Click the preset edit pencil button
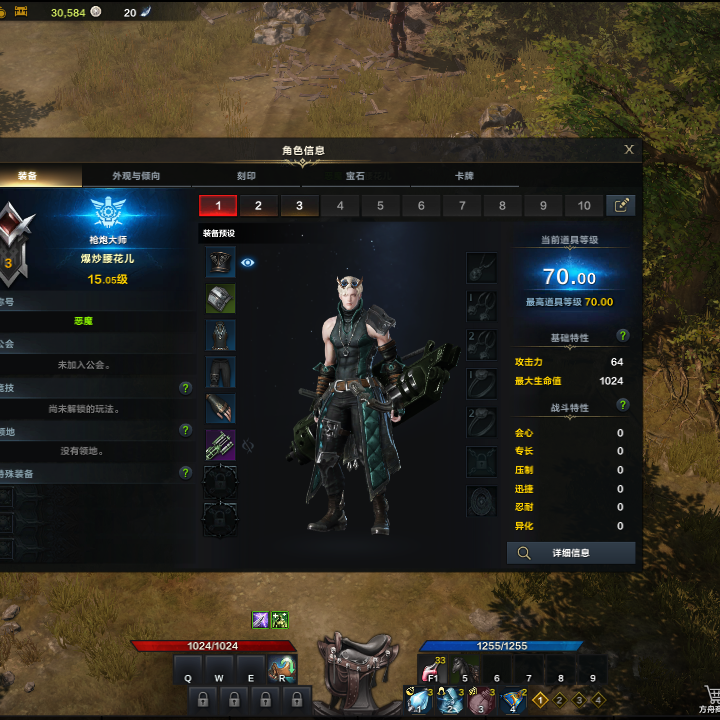The image size is (720, 720). [621, 206]
